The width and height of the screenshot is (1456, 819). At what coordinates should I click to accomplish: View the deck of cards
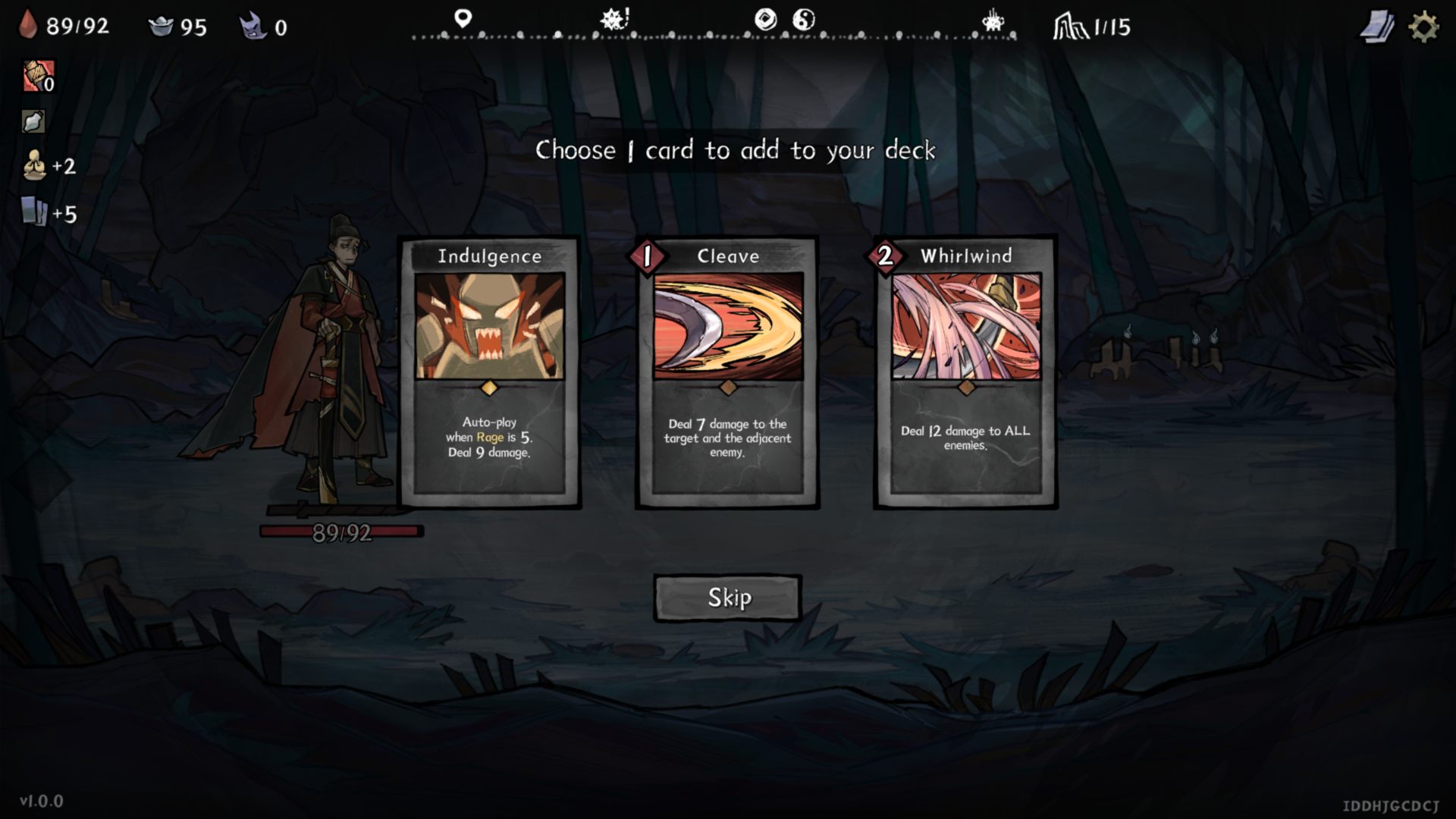coord(1376,27)
